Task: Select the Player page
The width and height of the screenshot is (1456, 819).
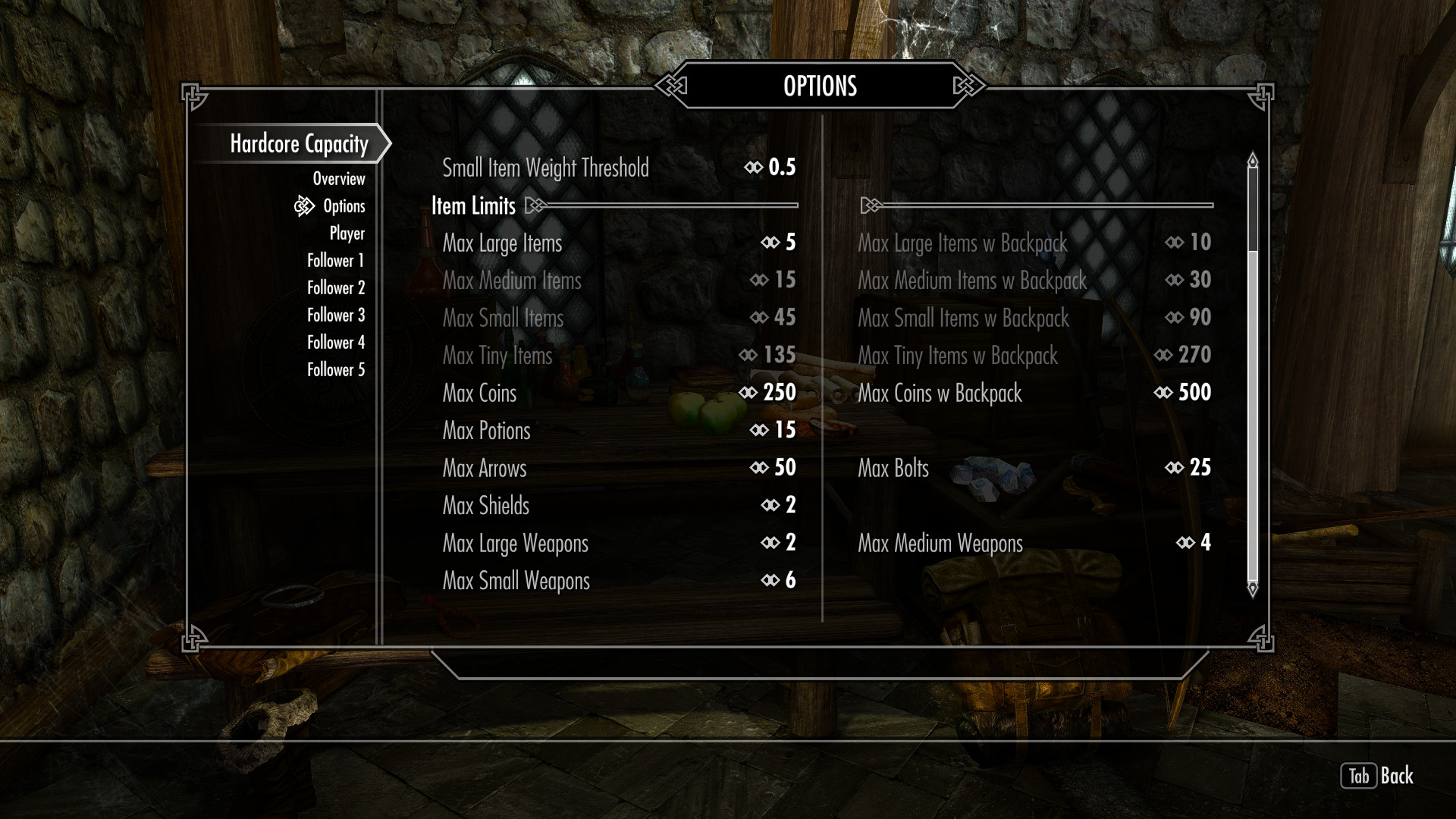Action: coord(347,234)
